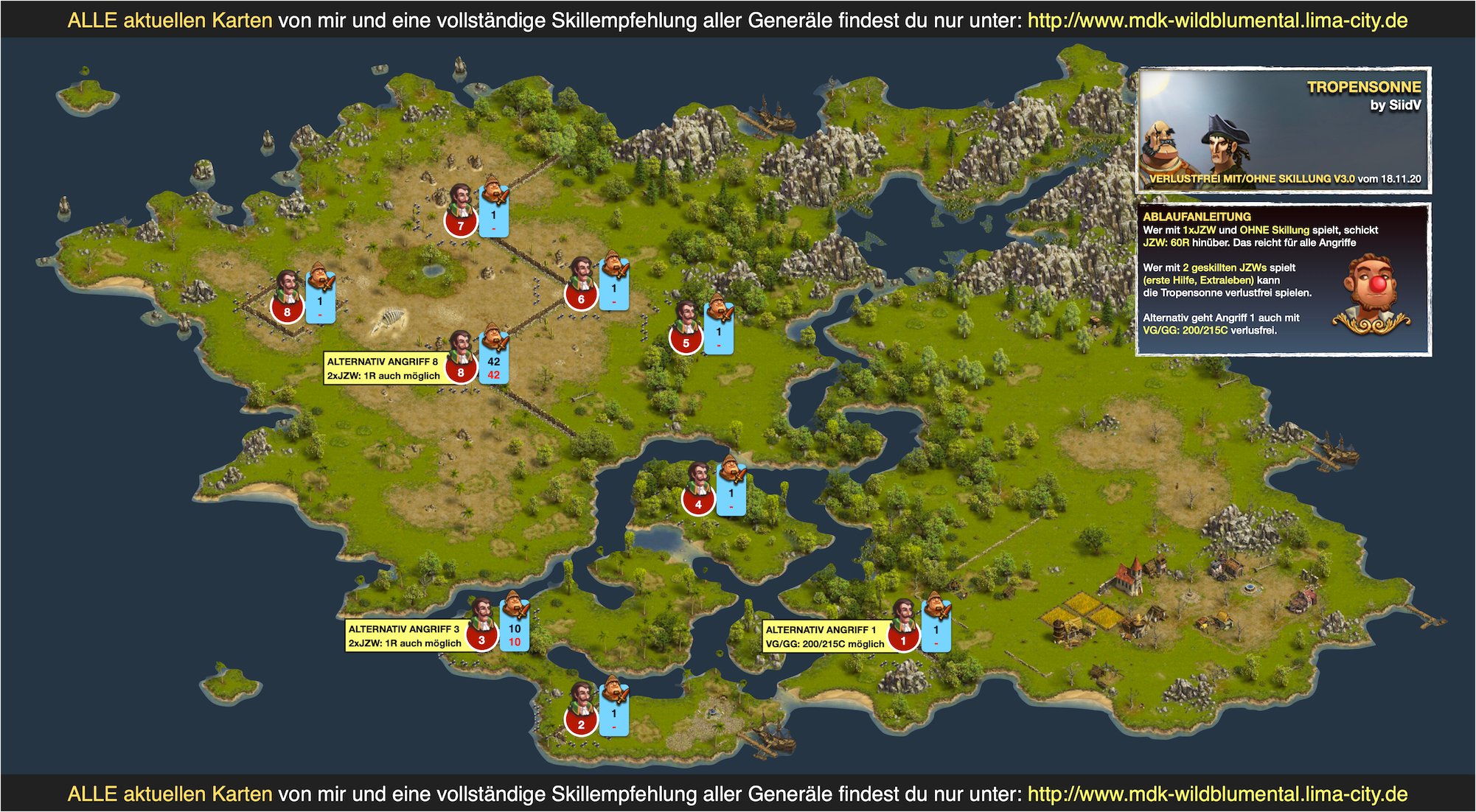Choose attack marker 1 beside the VG/GG label
This screenshot has height=812, width=1476.
pyautogui.click(x=903, y=640)
